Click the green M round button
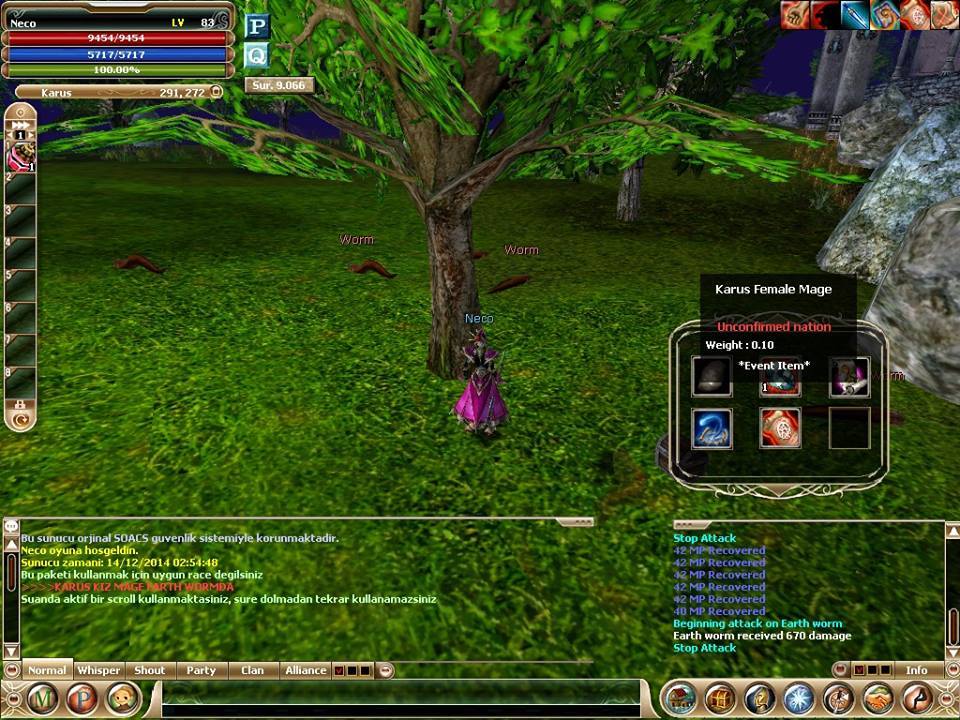Image resolution: width=960 pixels, height=720 pixels. (43, 698)
